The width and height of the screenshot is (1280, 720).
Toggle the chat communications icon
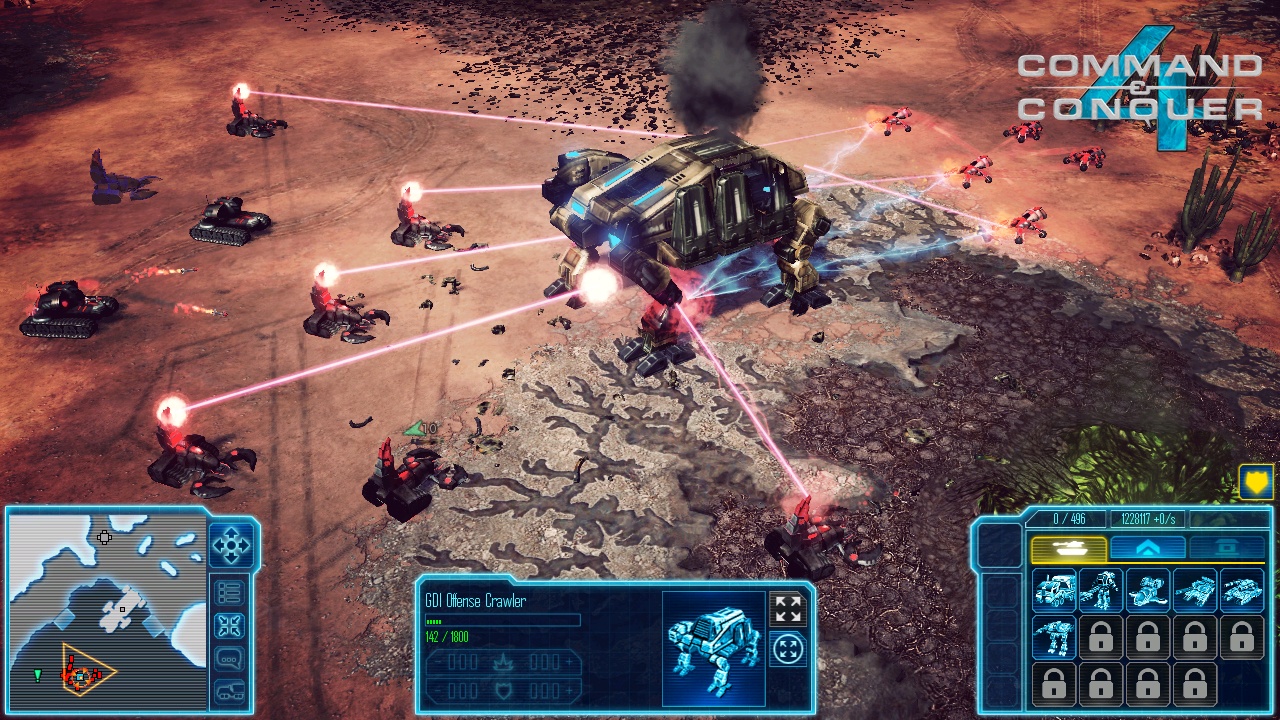[230, 658]
